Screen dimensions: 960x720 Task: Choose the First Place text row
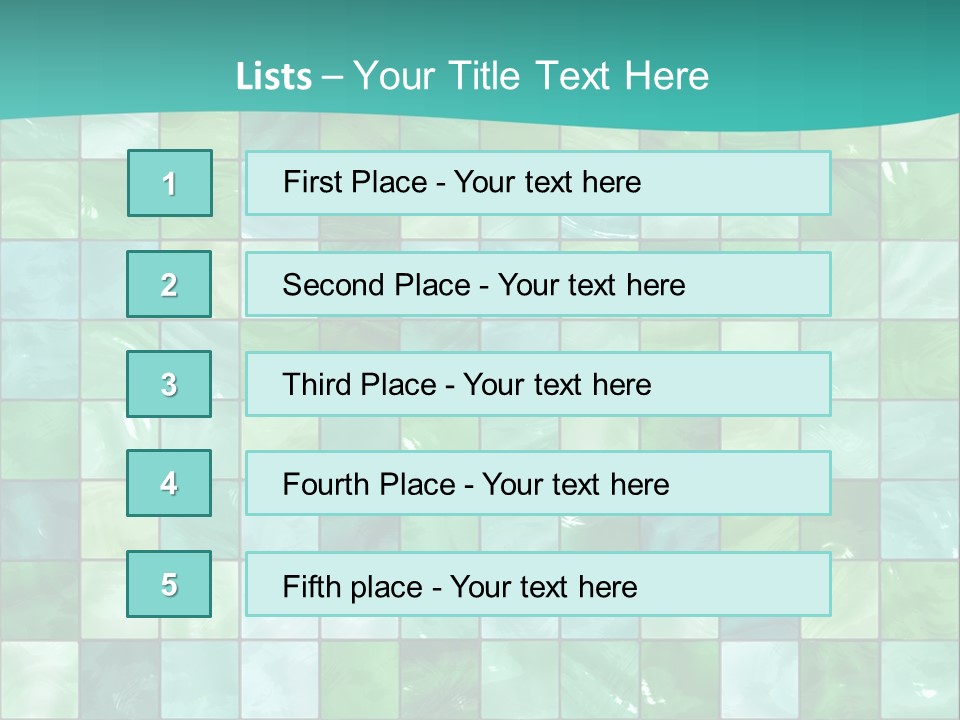coord(538,183)
